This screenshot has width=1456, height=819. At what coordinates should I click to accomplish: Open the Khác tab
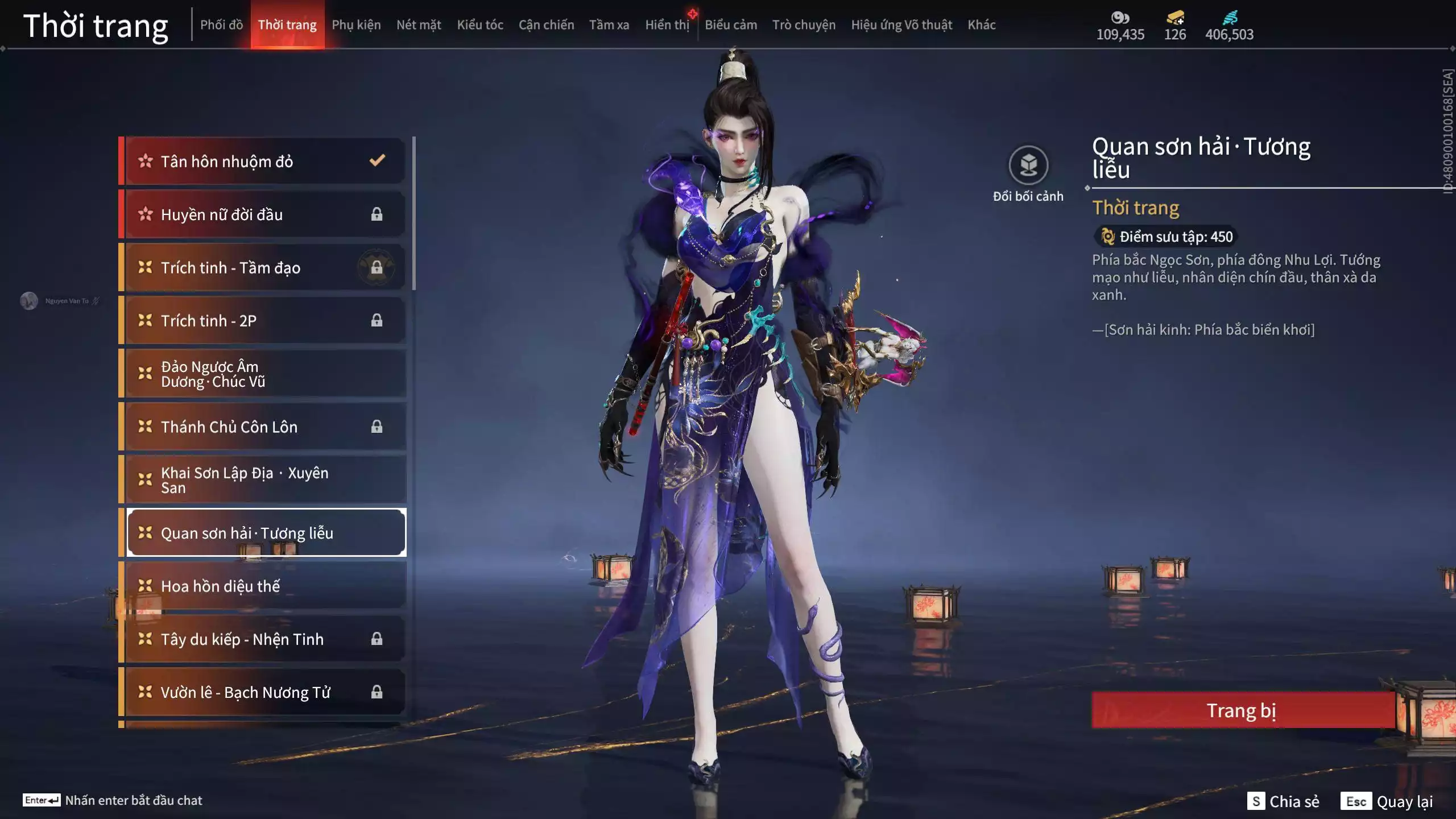[982, 25]
